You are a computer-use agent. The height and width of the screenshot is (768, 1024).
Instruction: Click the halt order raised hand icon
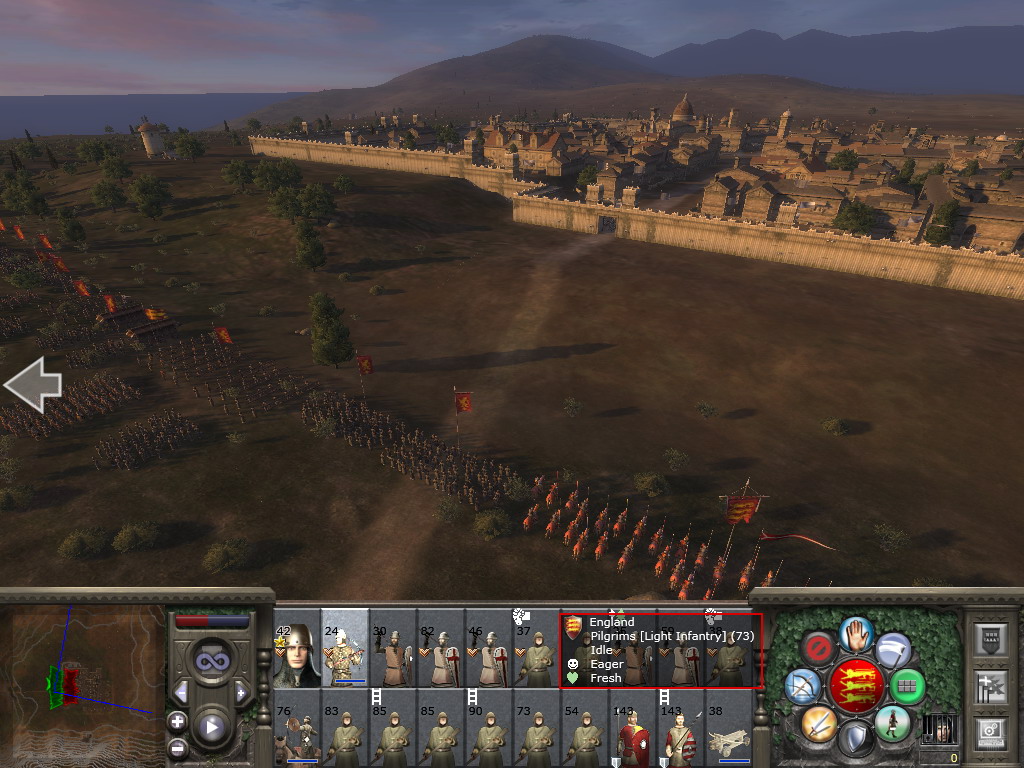856,633
